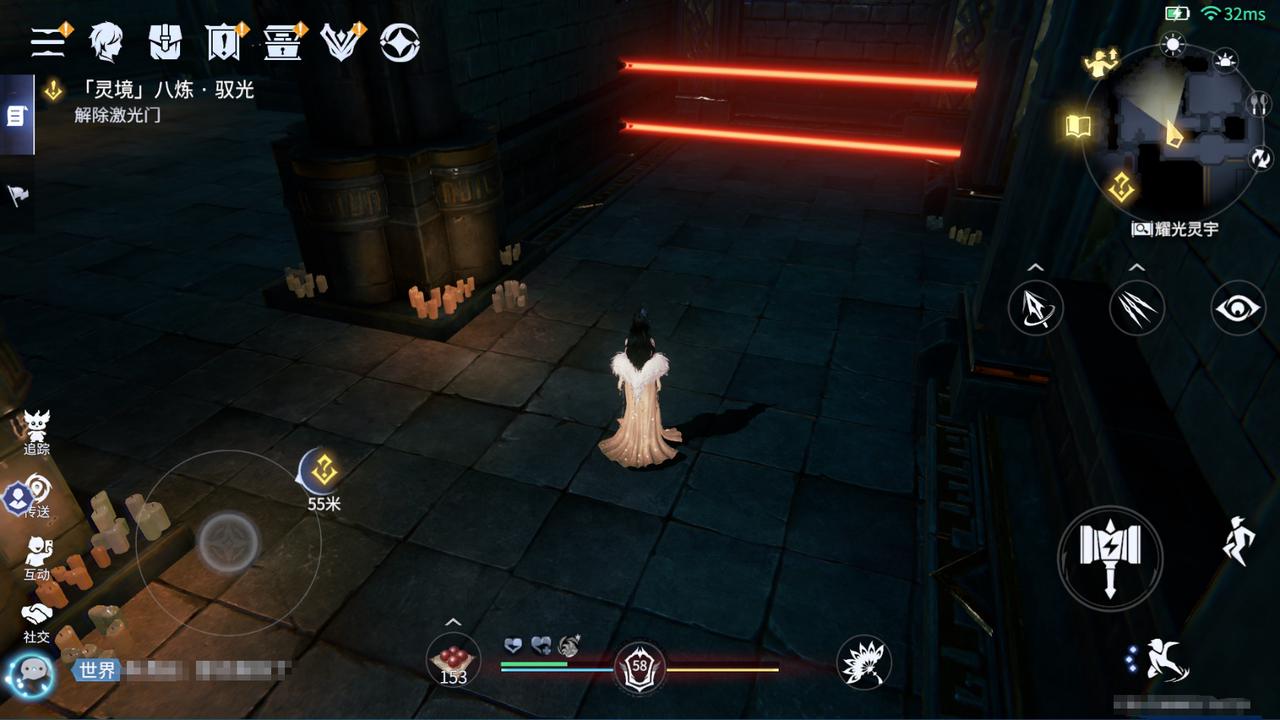Activate the feather fan skill icon
Image resolution: width=1280 pixels, height=720 pixels.
863,662
